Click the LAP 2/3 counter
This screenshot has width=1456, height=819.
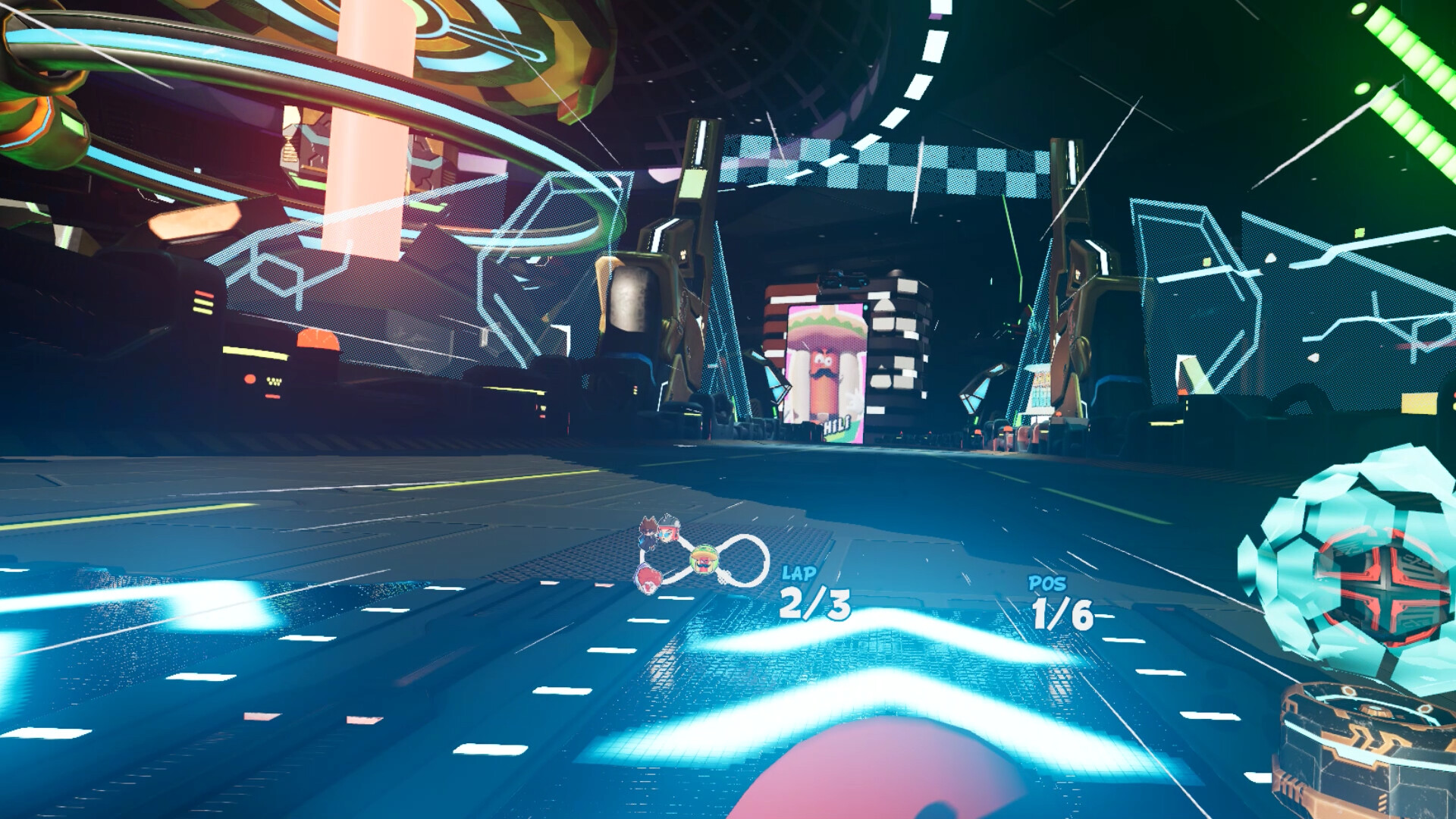(813, 595)
